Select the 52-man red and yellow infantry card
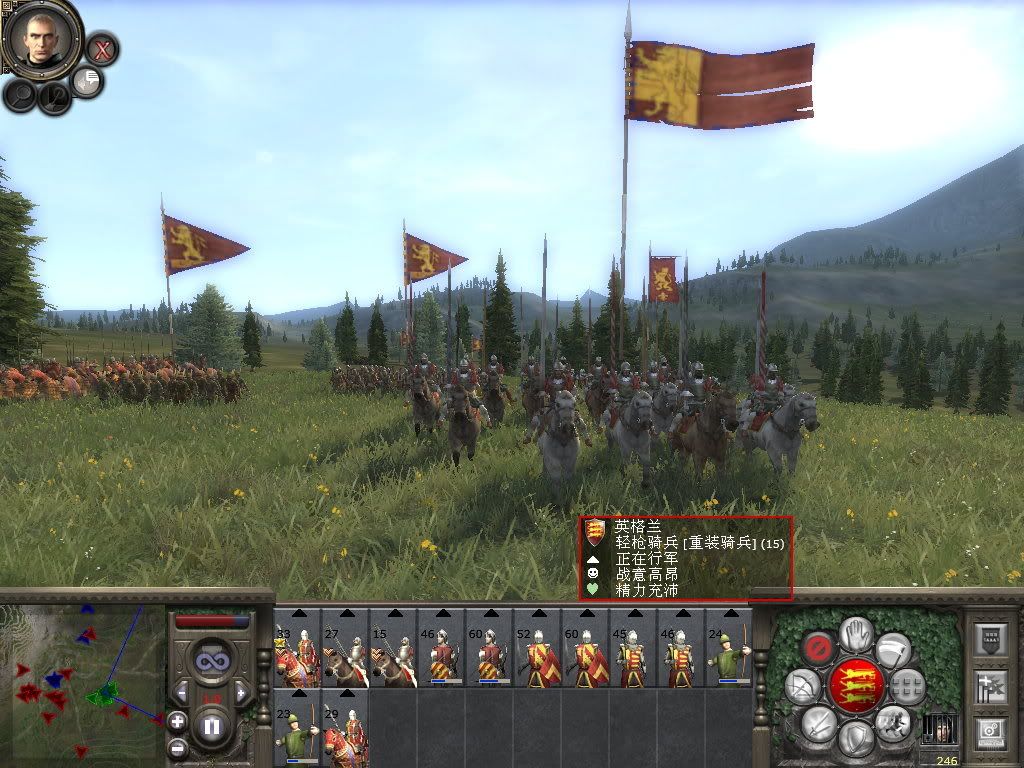1024x768 pixels. point(537,648)
